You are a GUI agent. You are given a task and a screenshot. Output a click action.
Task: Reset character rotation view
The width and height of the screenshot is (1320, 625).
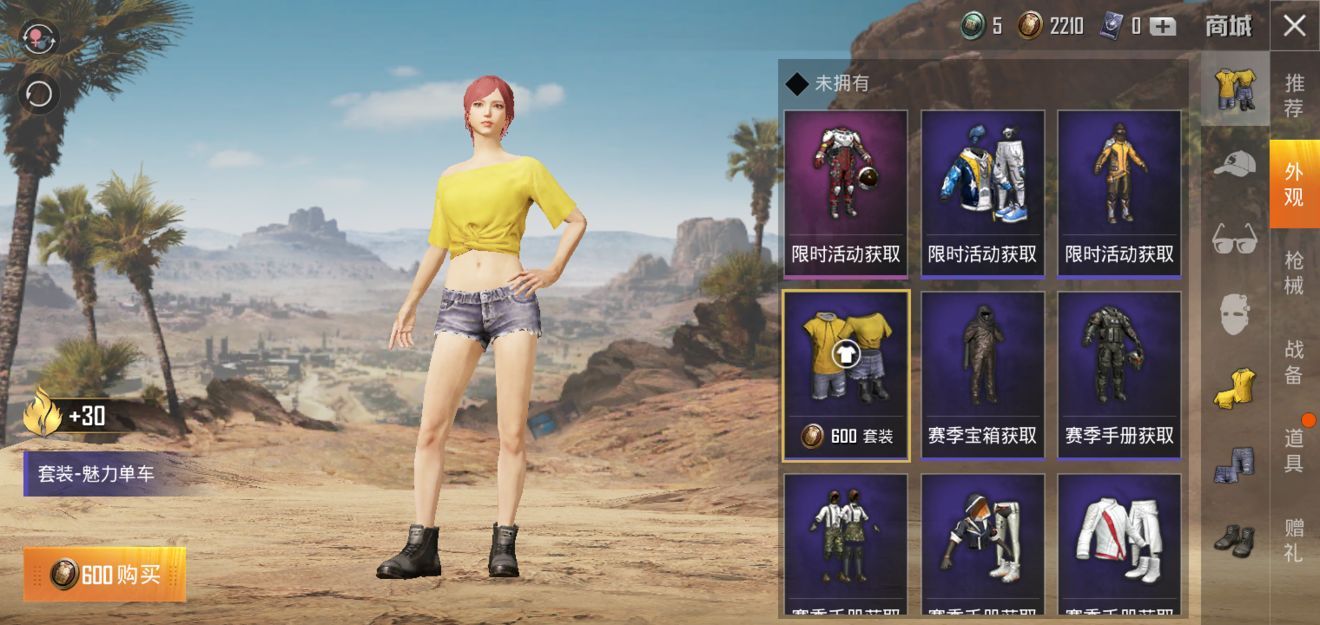click(x=39, y=94)
